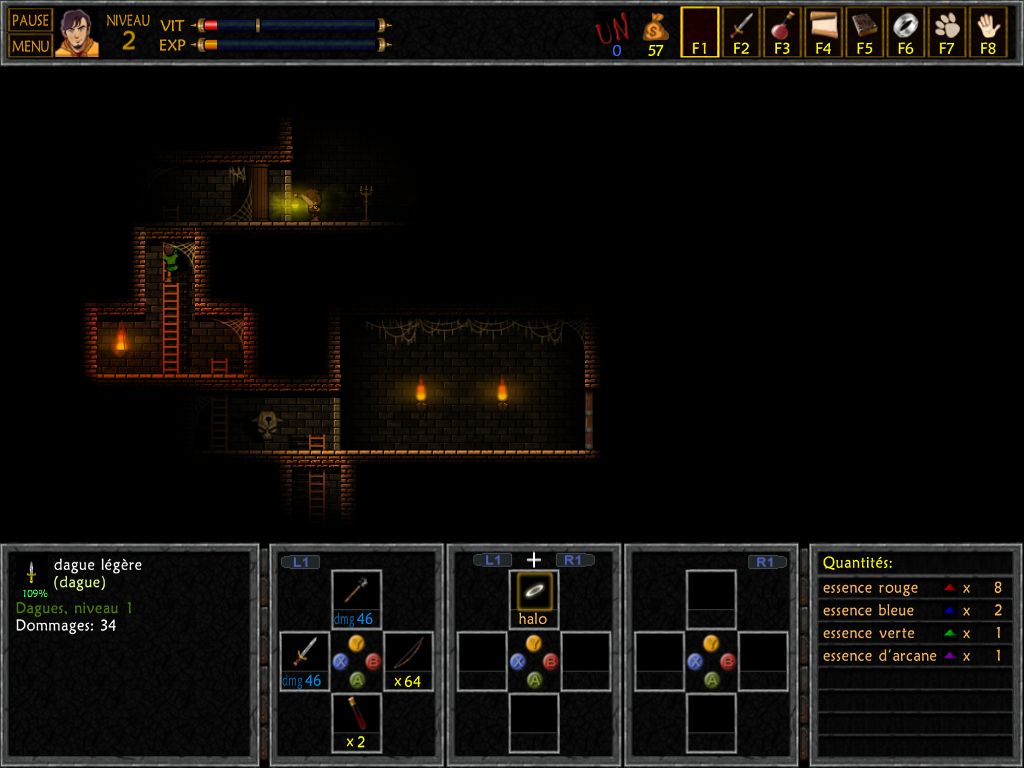Open the MENU button
Image resolution: width=1024 pixels, height=768 pixels.
(30, 45)
